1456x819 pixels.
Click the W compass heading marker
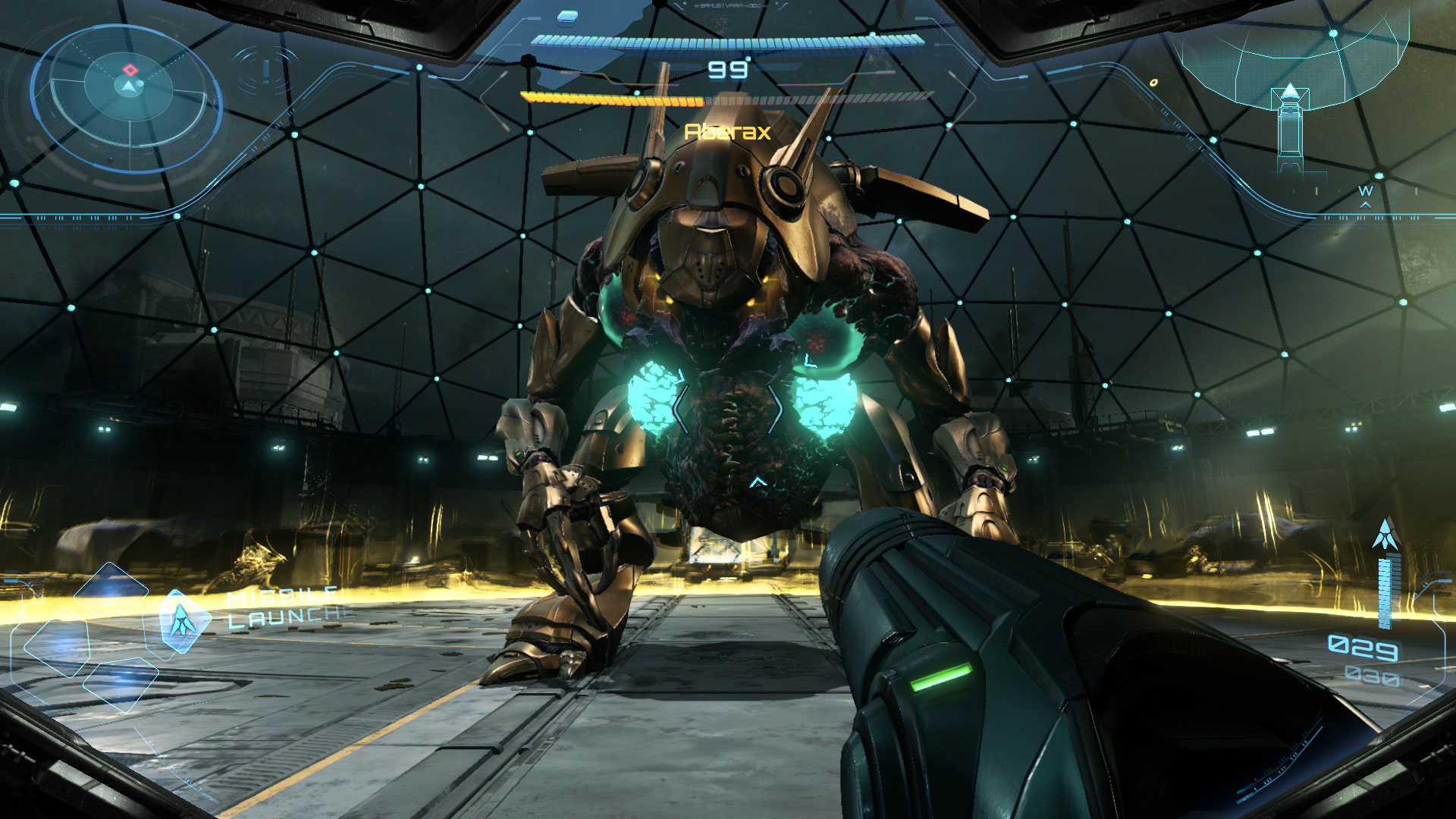pos(1366,191)
